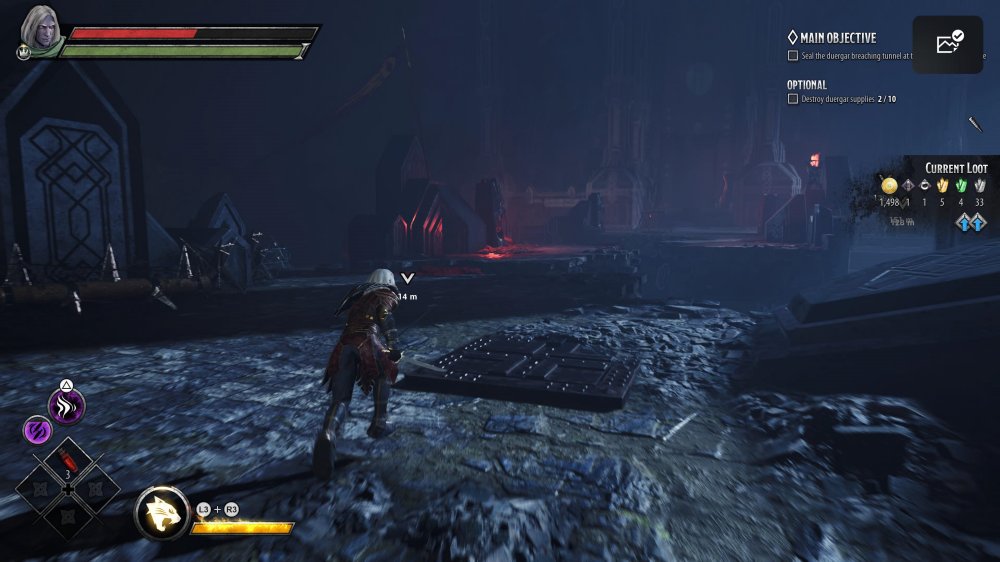Click the yellow crystal loot icon

pos(942,185)
